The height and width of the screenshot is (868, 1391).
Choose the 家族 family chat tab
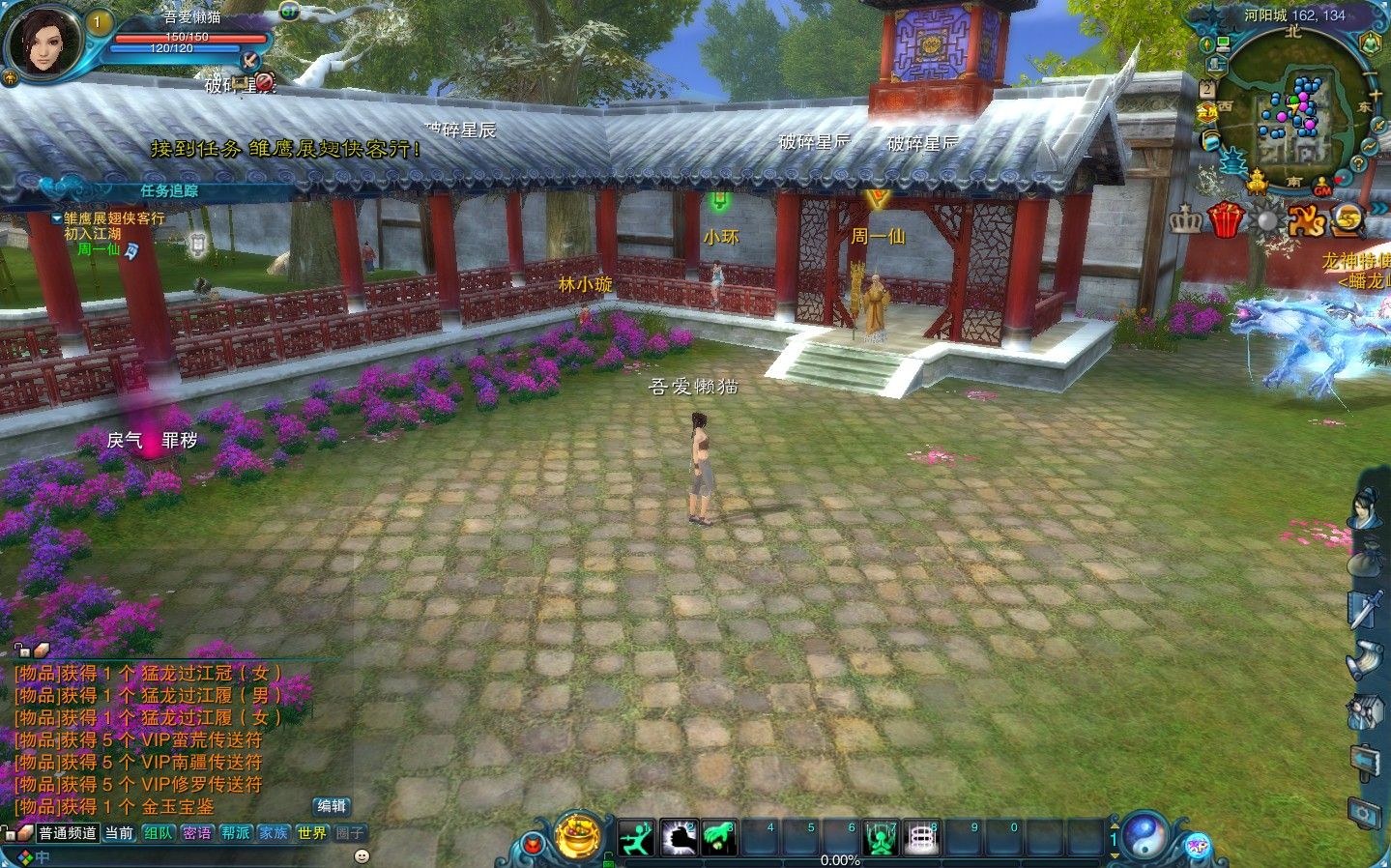[274, 833]
